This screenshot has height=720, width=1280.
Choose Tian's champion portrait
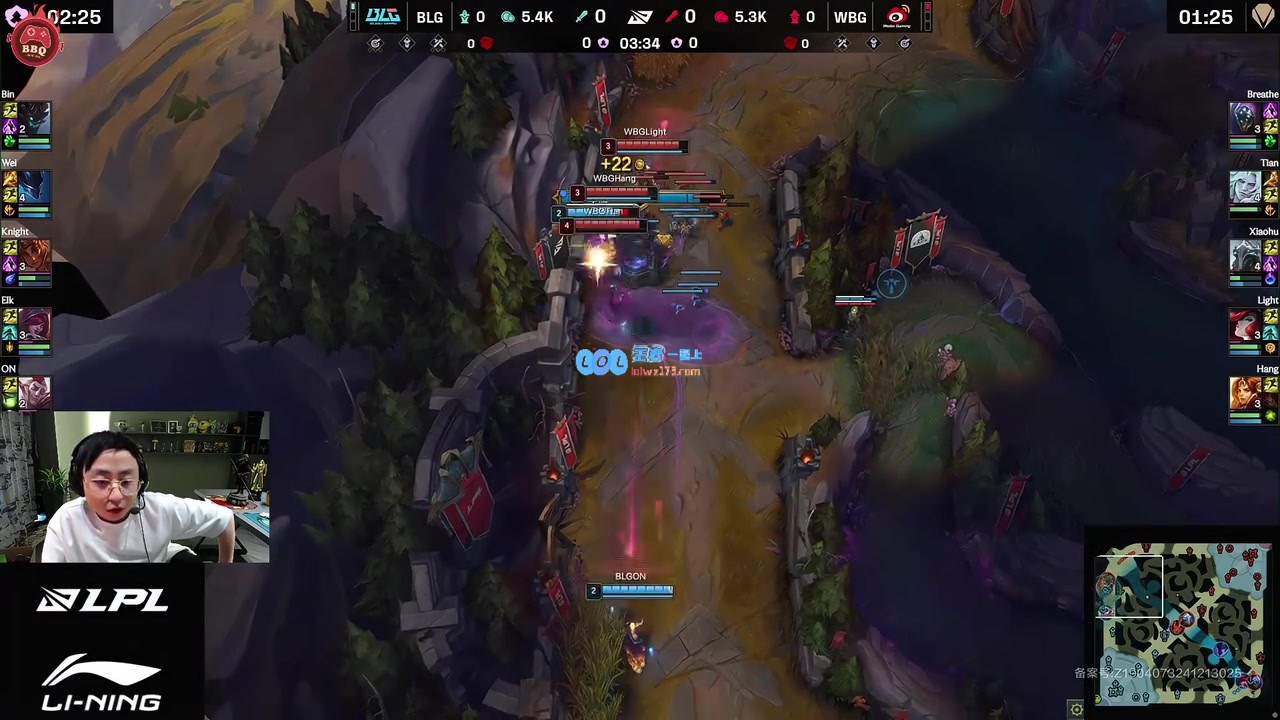[x=1245, y=187]
